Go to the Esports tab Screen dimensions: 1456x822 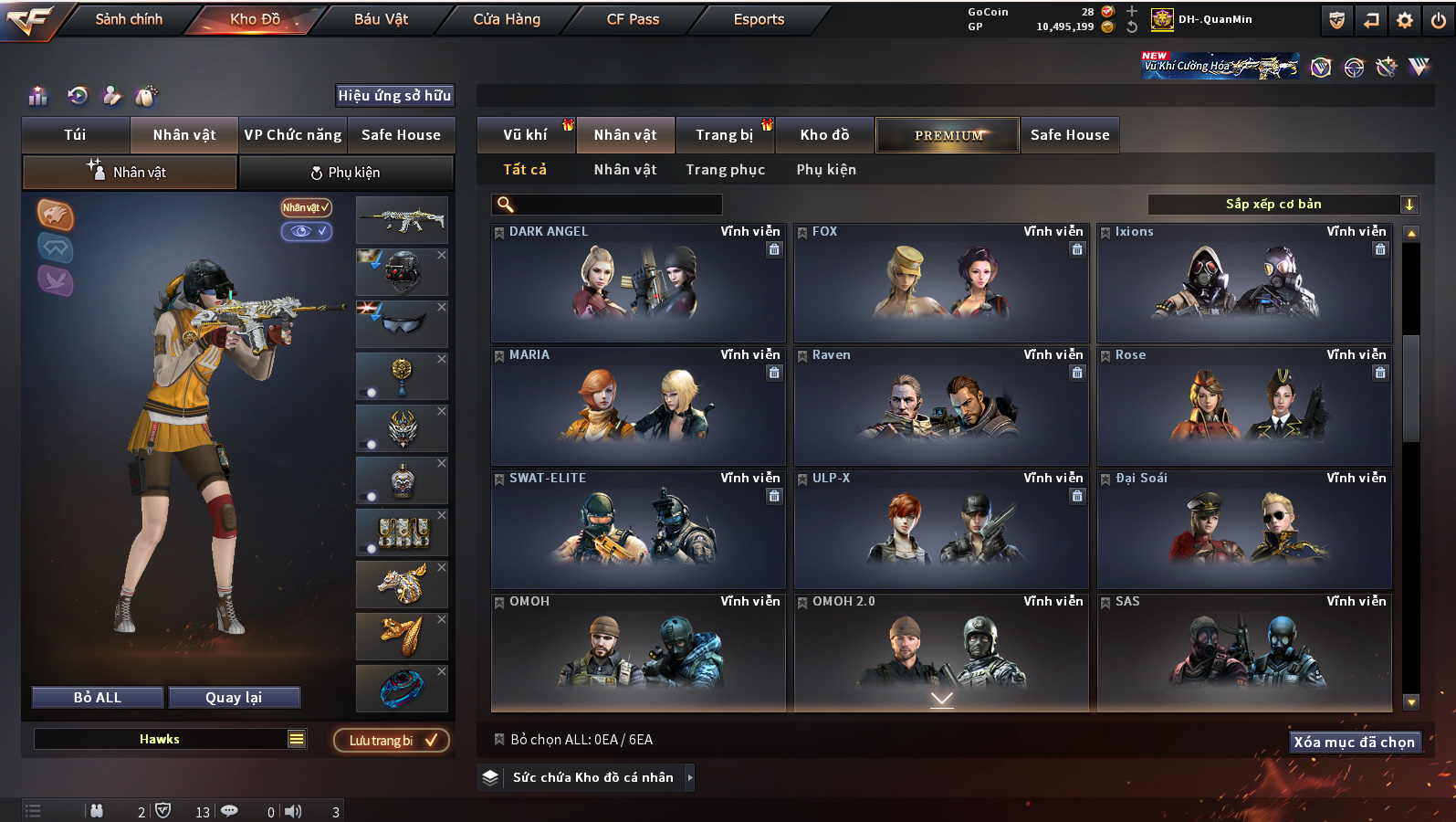(x=759, y=19)
